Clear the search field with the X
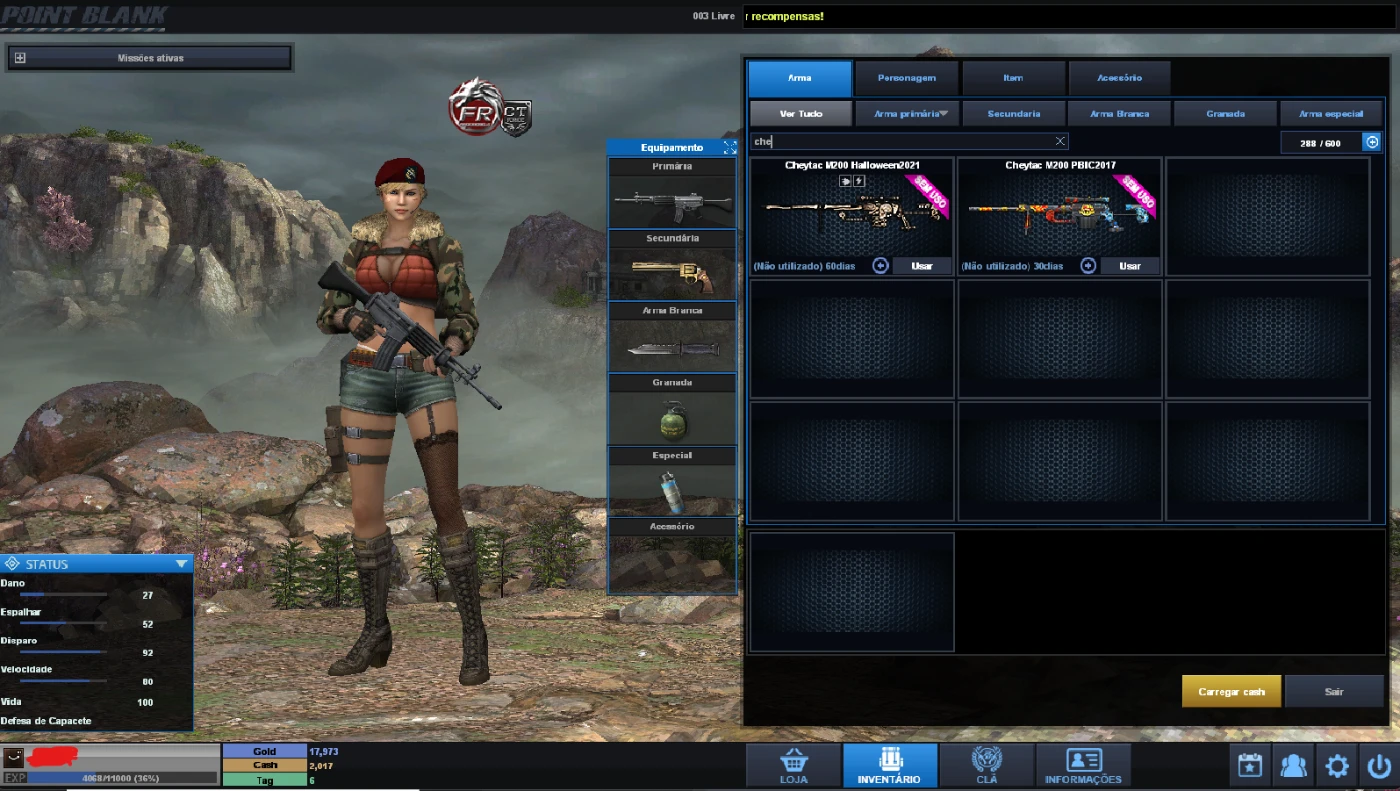The width and height of the screenshot is (1400, 791). coord(1060,141)
